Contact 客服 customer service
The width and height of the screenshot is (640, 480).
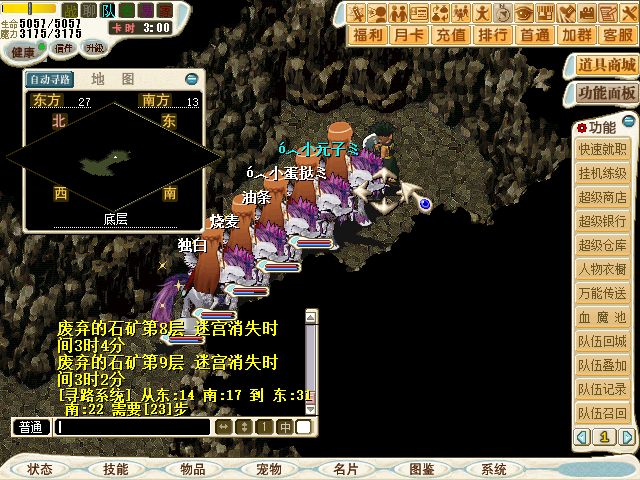[x=617, y=35]
